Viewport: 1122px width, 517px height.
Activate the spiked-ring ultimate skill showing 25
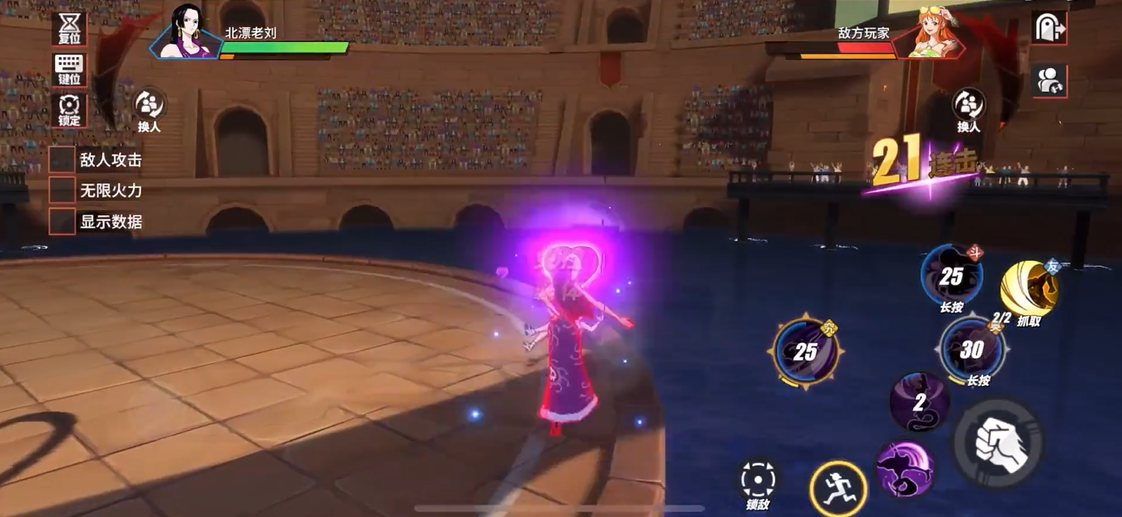(x=806, y=351)
